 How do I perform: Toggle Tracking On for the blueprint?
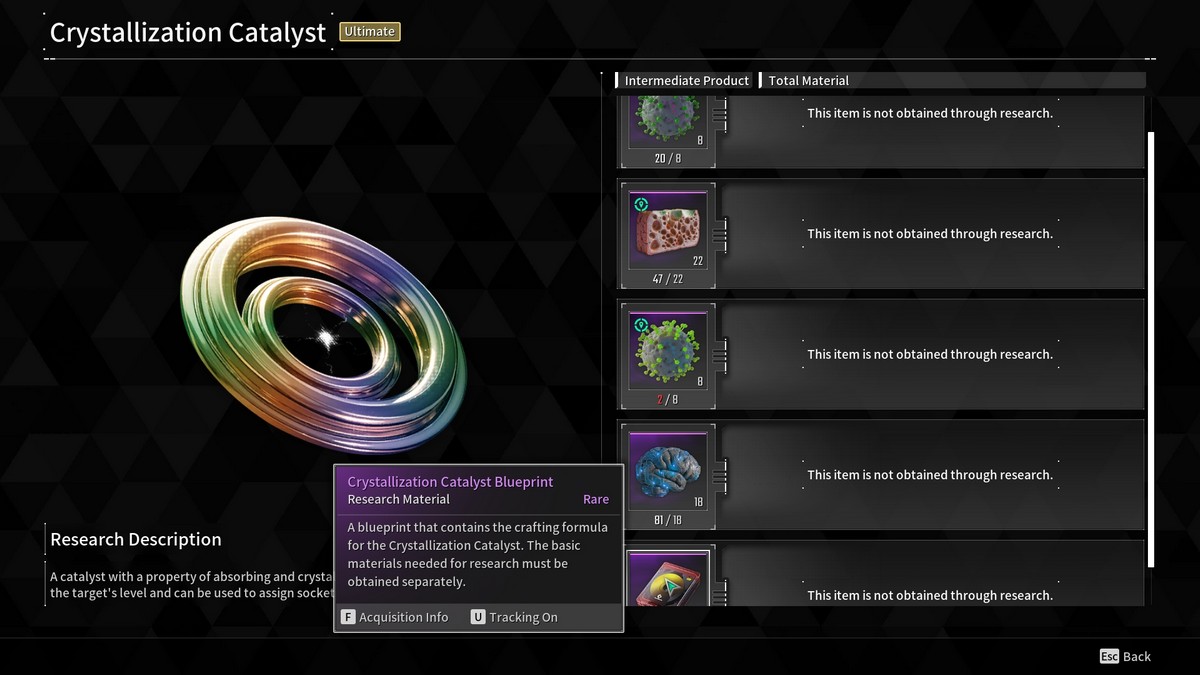(514, 617)
